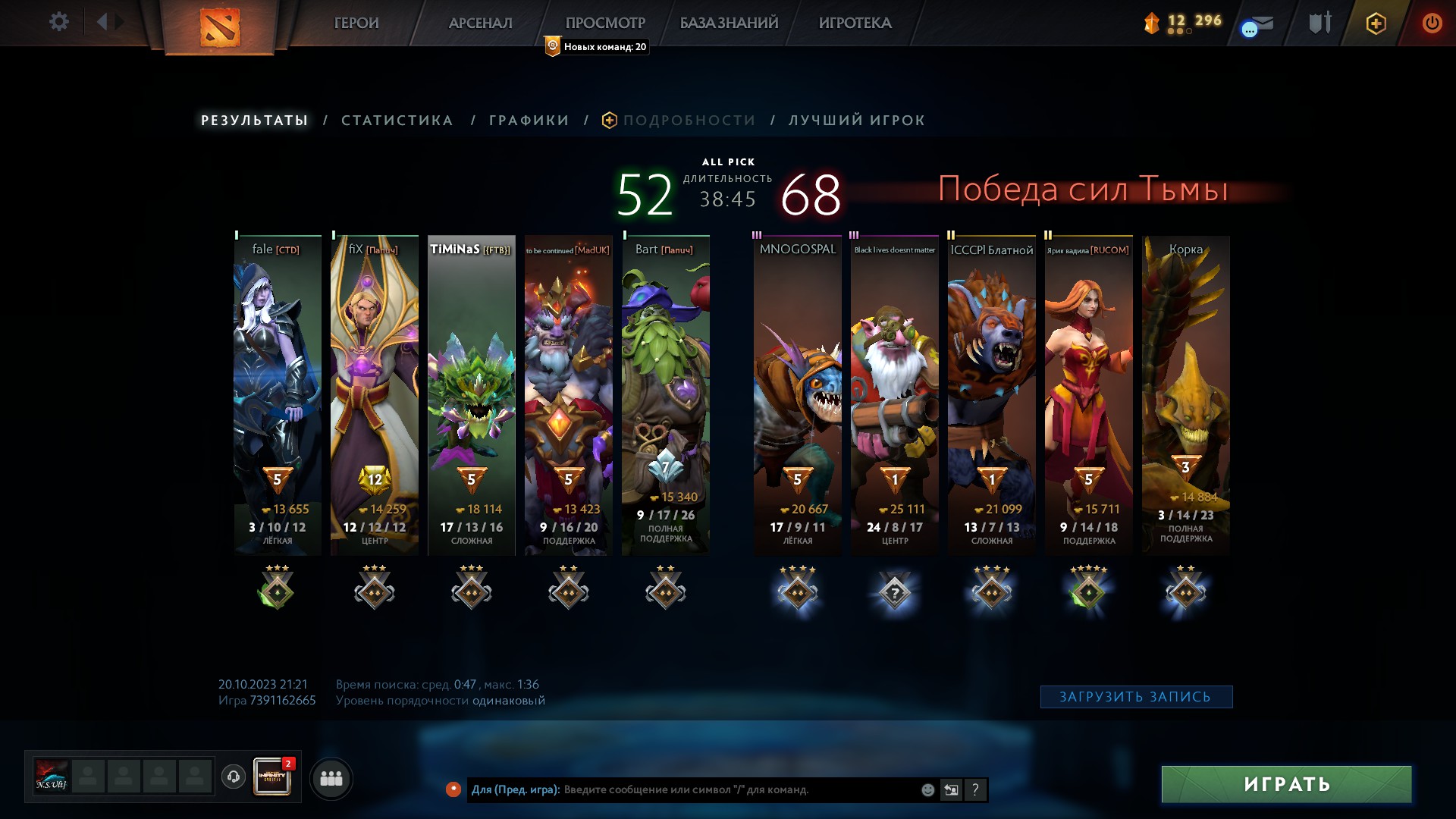Click the Новых команд: 20 notification banner

595,46
